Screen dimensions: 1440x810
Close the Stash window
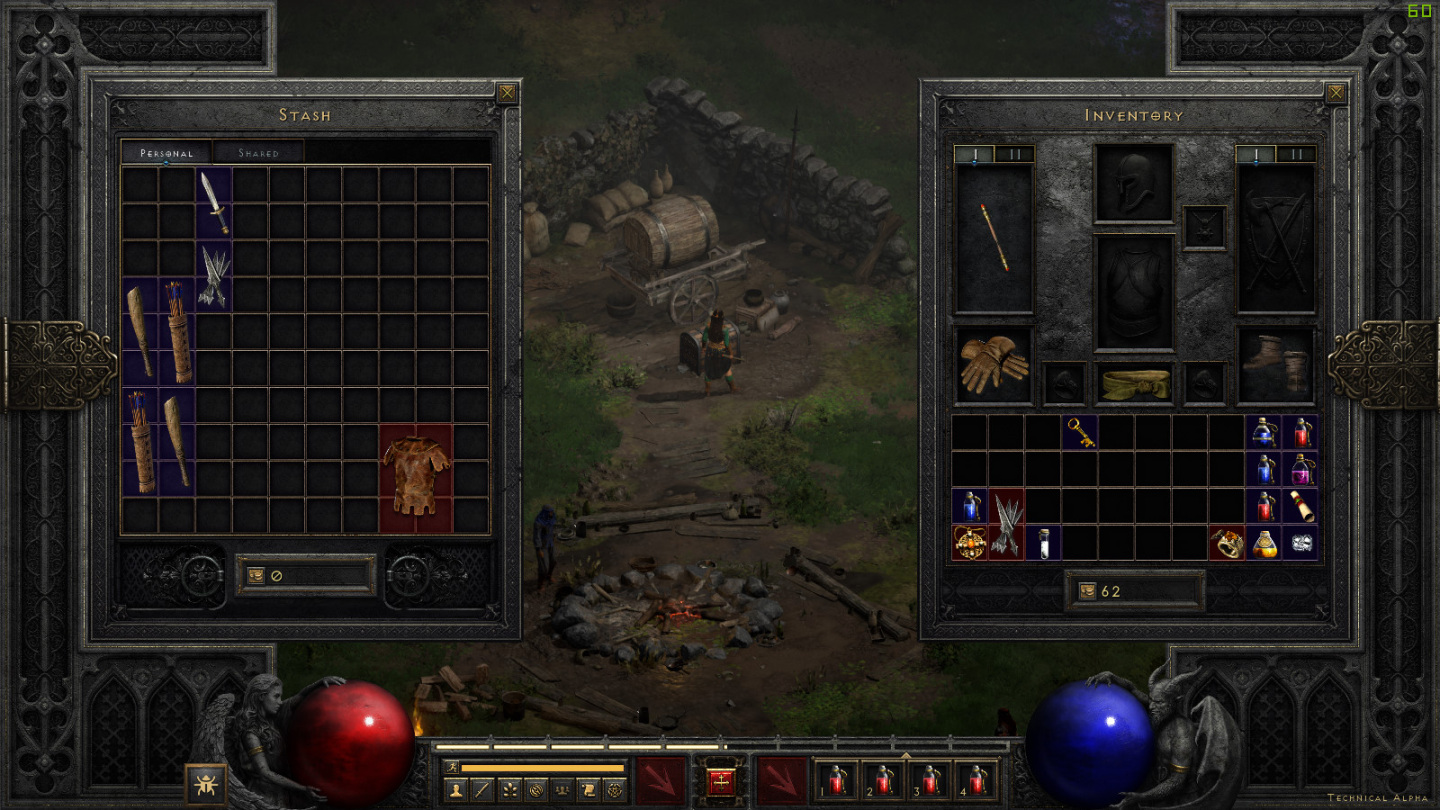click(x=508, y=94)
